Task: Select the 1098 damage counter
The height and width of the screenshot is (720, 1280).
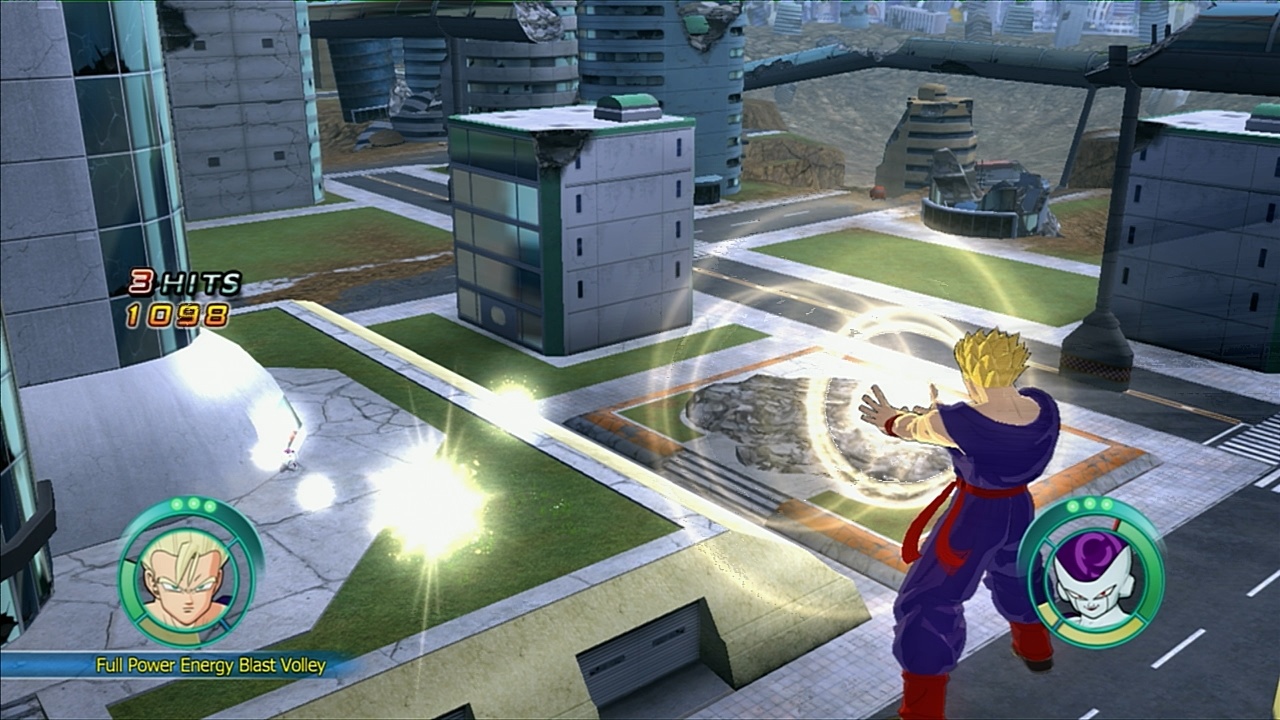Action: [x=175, y=315]
